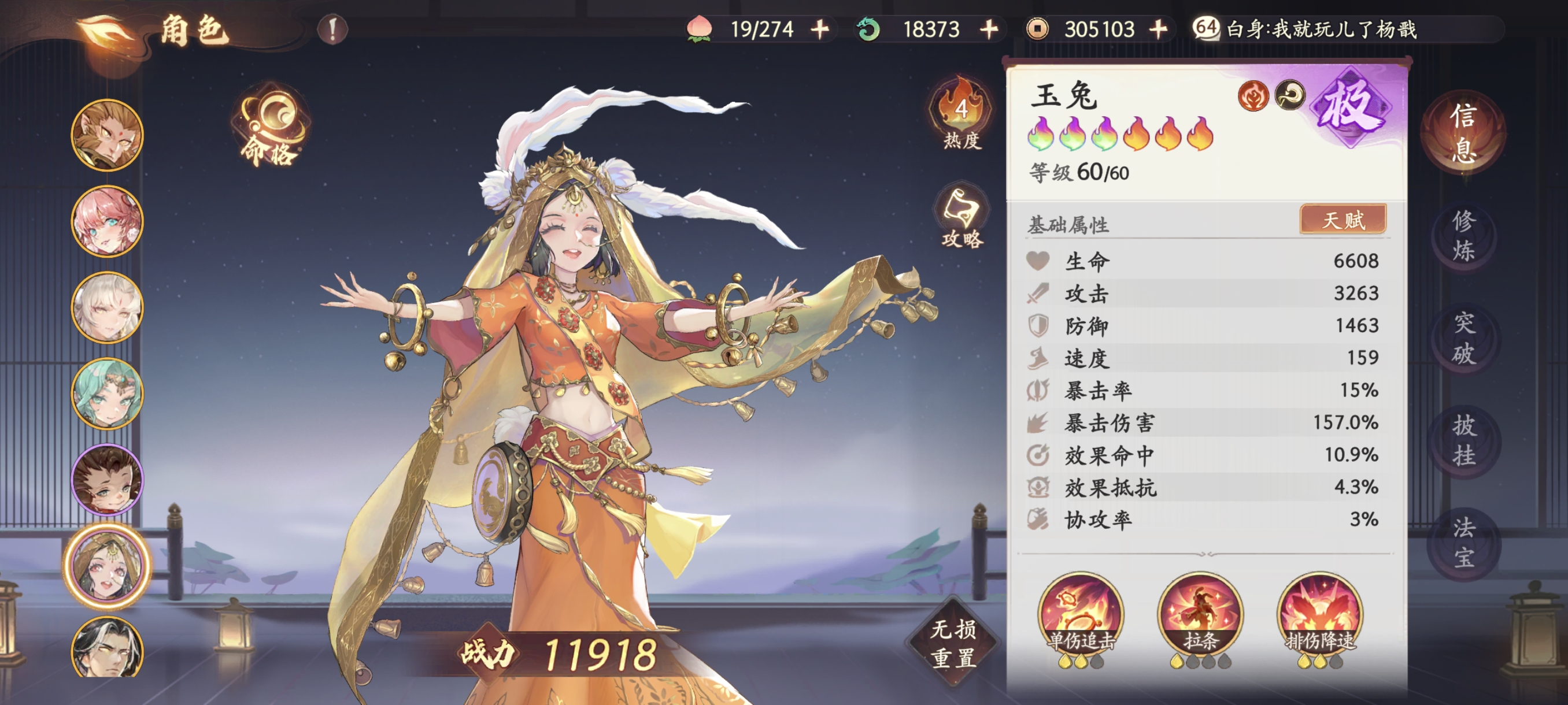Switch to the 信息 info tab
Screen dimensions: 1568x705
(x=1463, y=132)
